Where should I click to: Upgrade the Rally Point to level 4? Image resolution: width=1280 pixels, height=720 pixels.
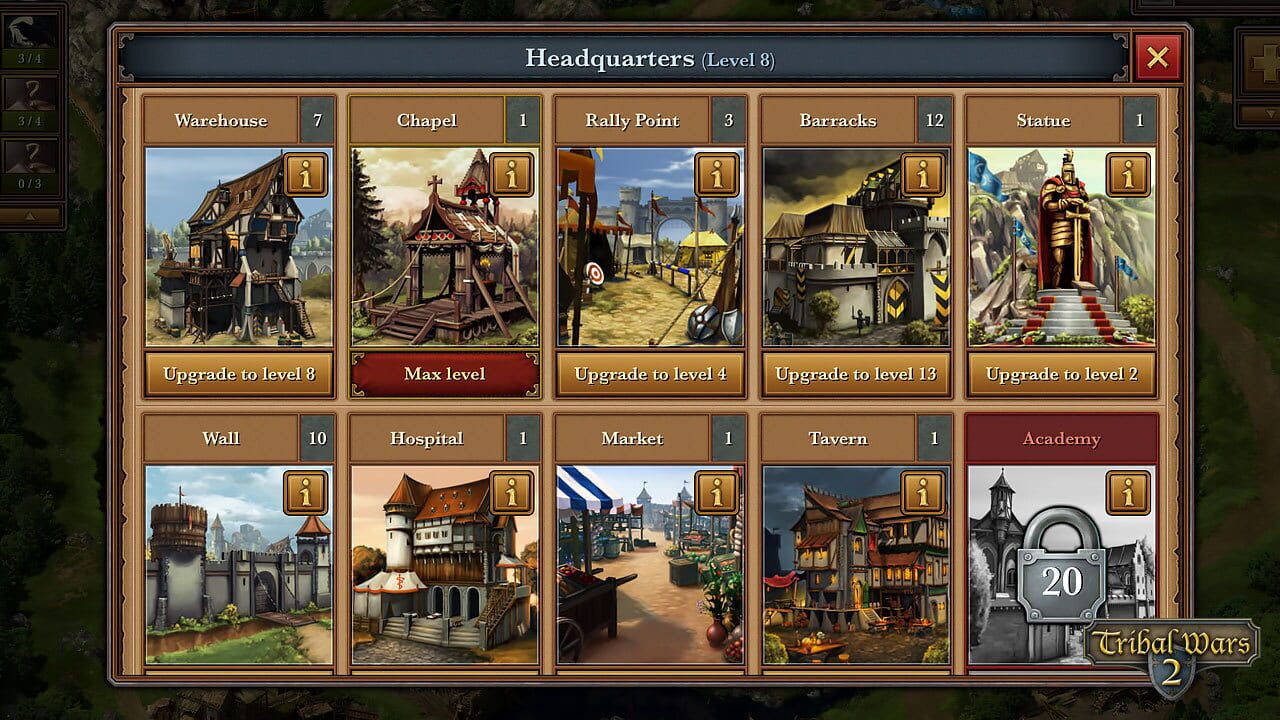click(650, 374)
